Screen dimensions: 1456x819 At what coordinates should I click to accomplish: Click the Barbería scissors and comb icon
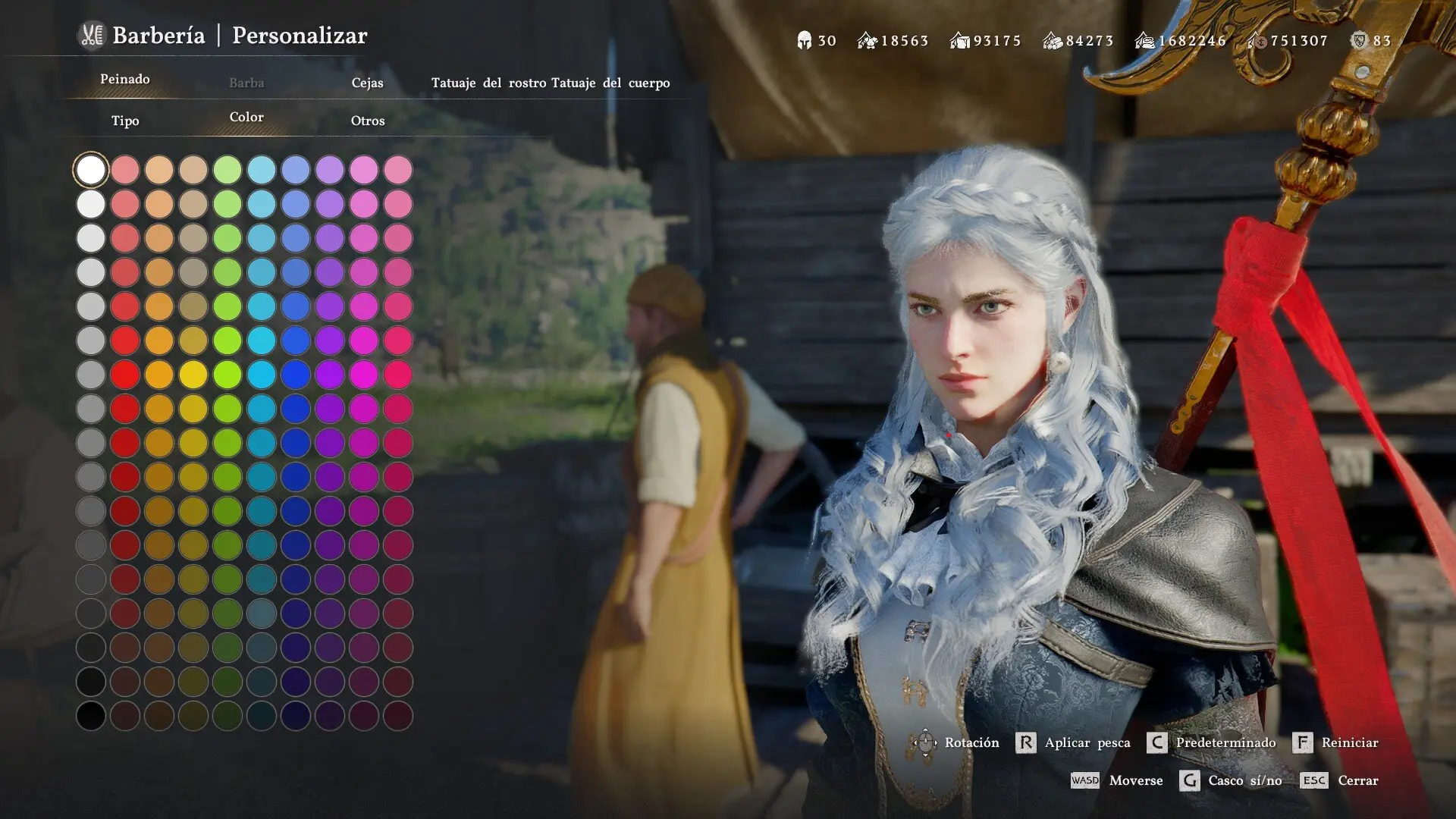click(x=92, y=36)
